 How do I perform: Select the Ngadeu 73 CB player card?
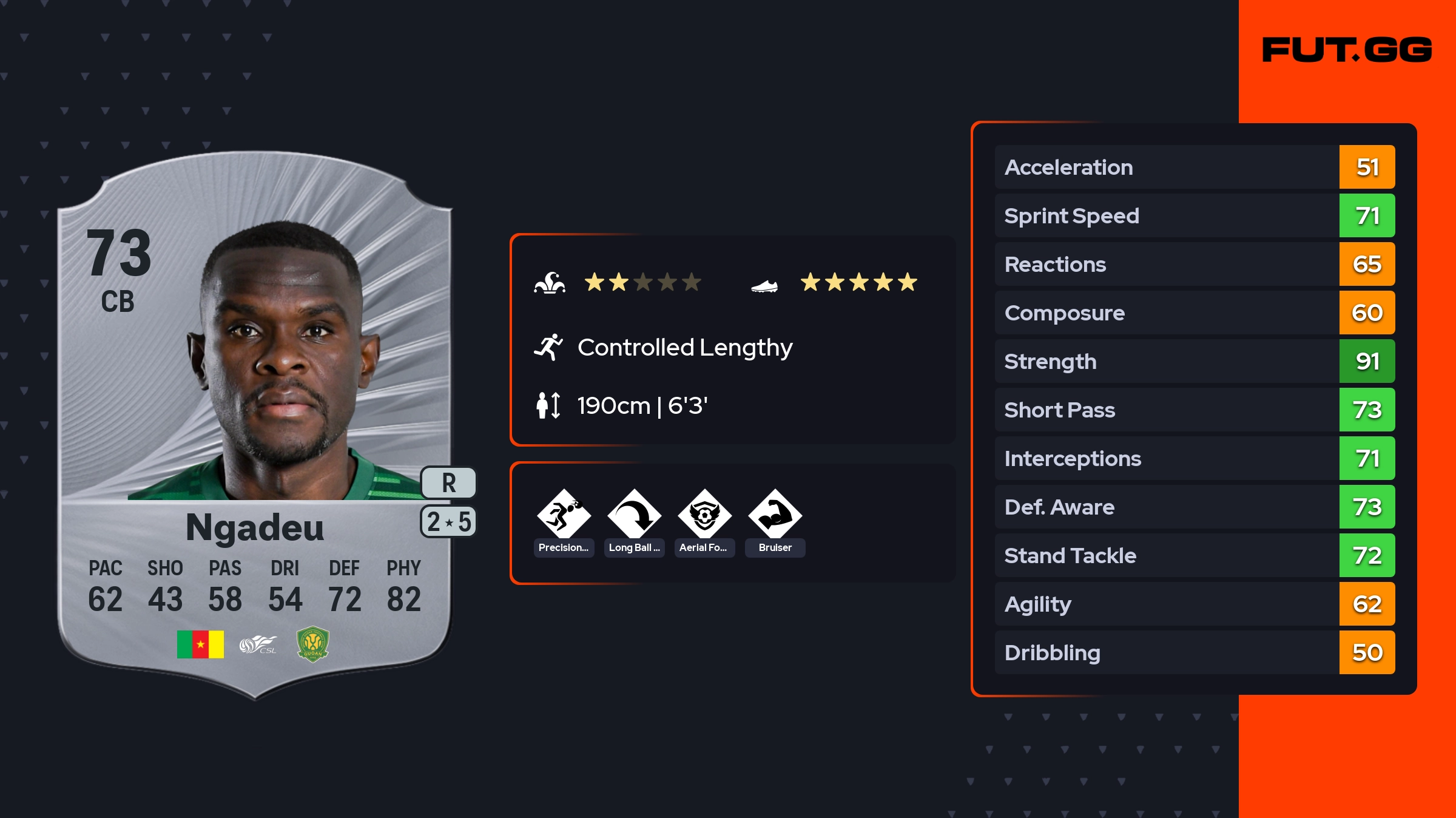pyautogui.click(x=255, y=425)
